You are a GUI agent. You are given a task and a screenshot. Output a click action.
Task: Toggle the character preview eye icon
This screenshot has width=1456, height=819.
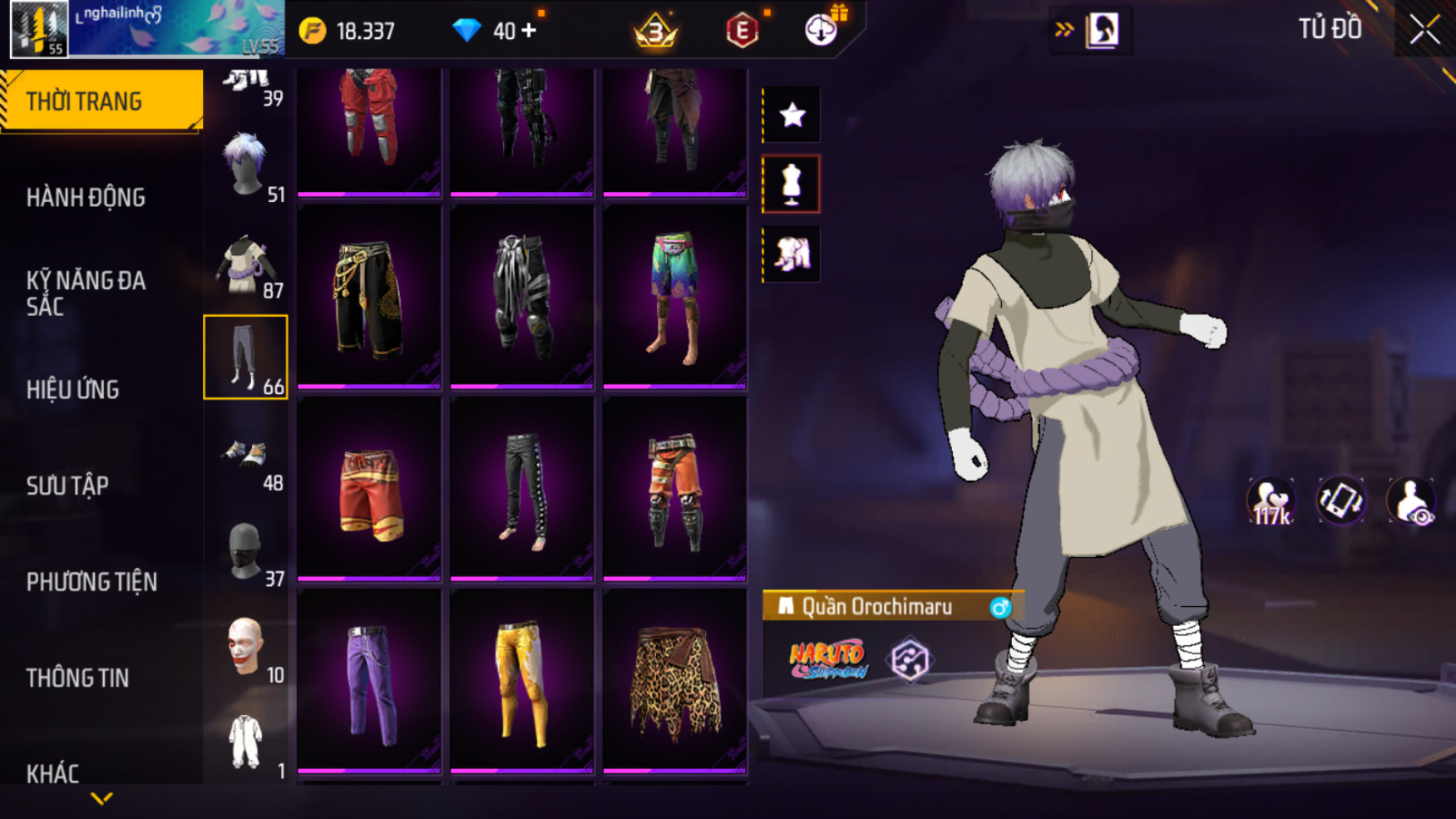(x=1410, y=501)
